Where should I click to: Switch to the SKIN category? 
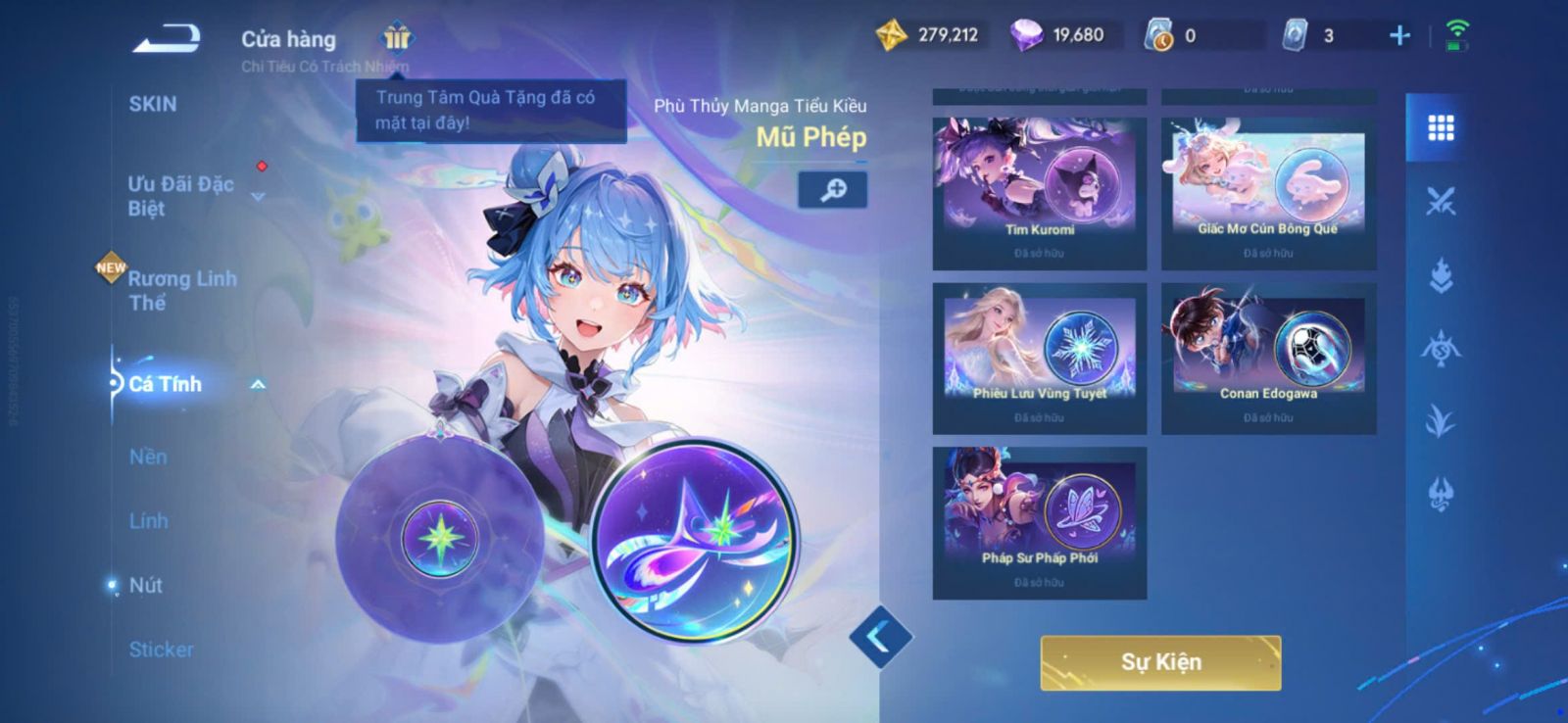click(153, 104)
